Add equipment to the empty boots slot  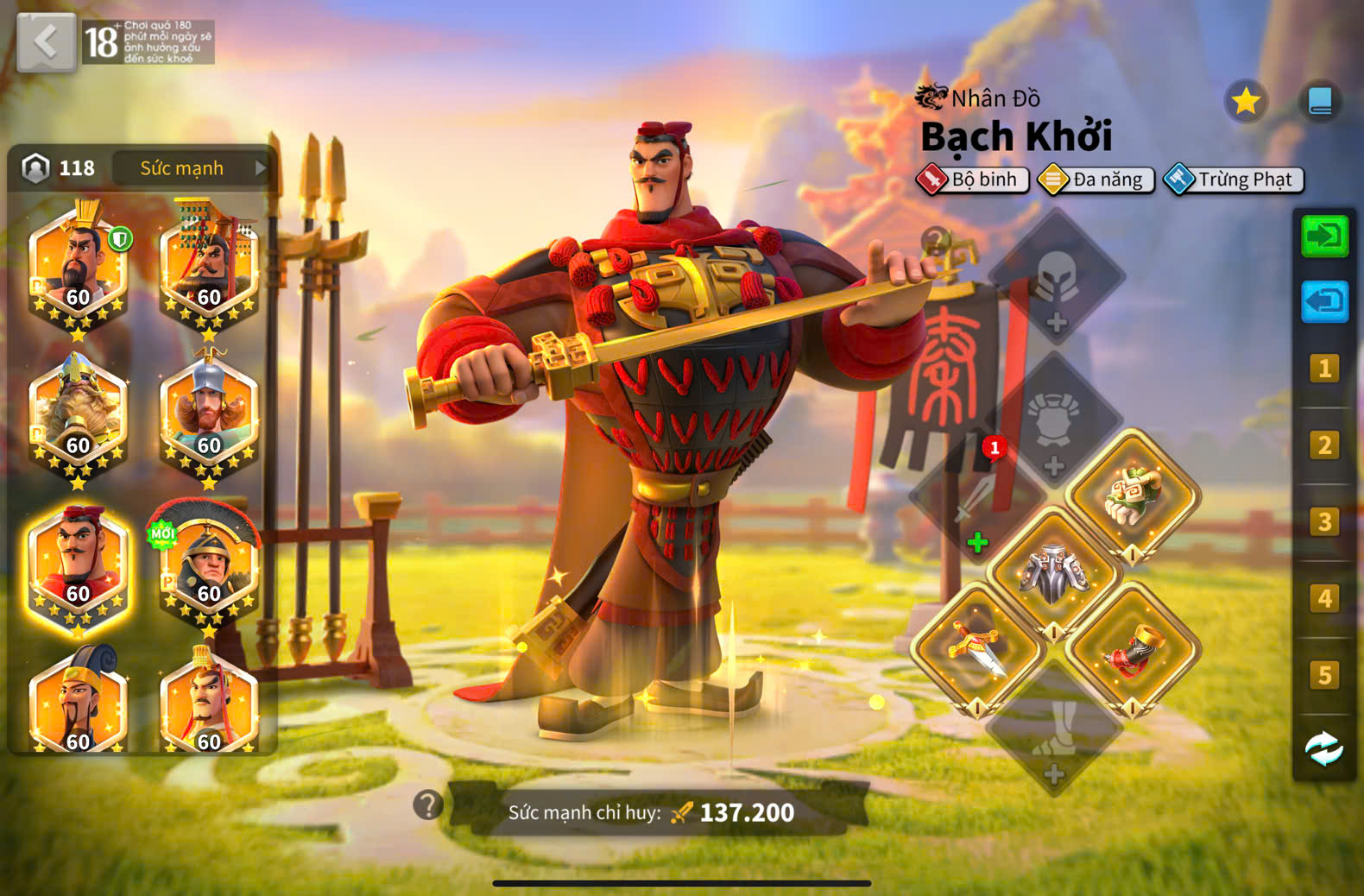tap(1053, 729)
